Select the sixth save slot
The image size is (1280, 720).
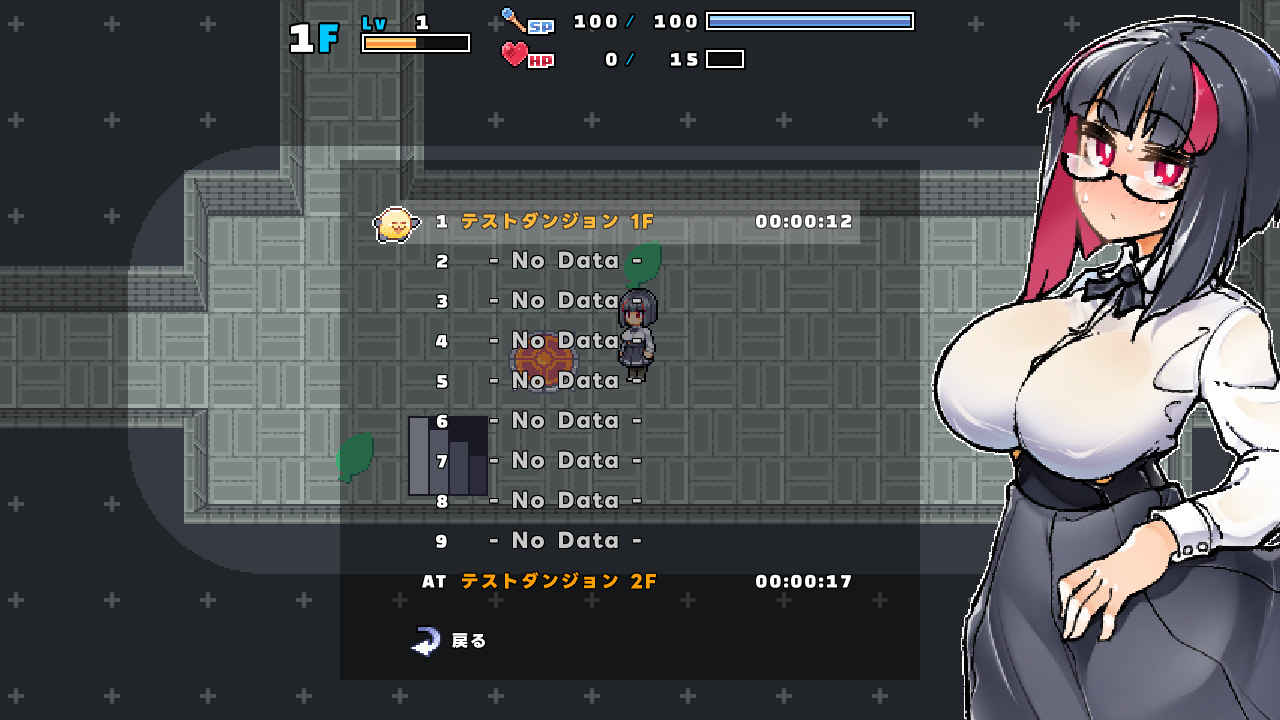566,421
